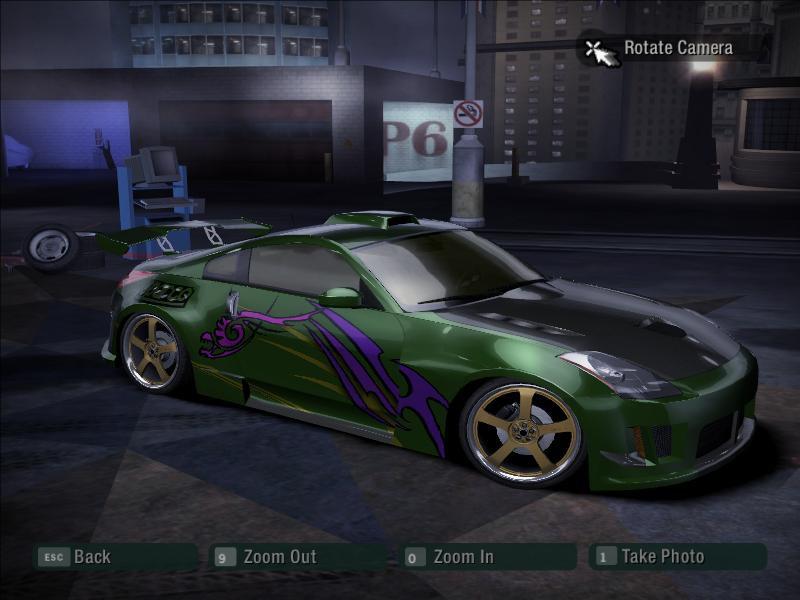This screenshot has height=600, width=800.
Task: Go back using the Back button
Action: [90, 557]
